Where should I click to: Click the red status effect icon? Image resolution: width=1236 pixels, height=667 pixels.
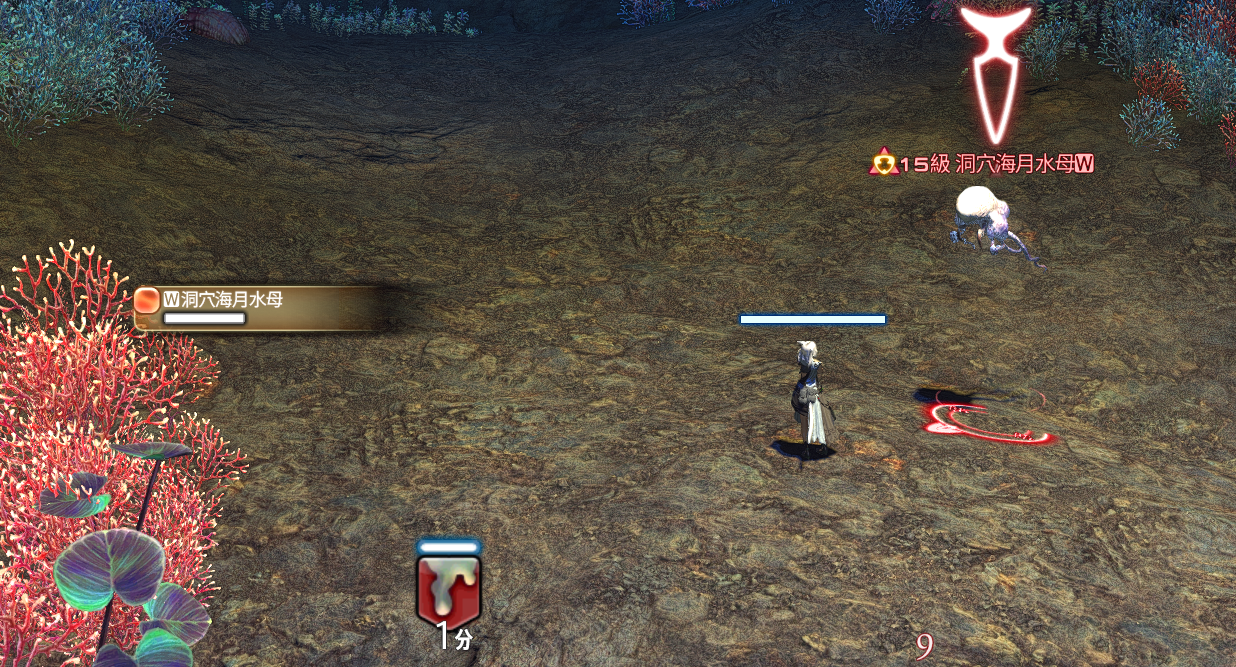(448, 590)
